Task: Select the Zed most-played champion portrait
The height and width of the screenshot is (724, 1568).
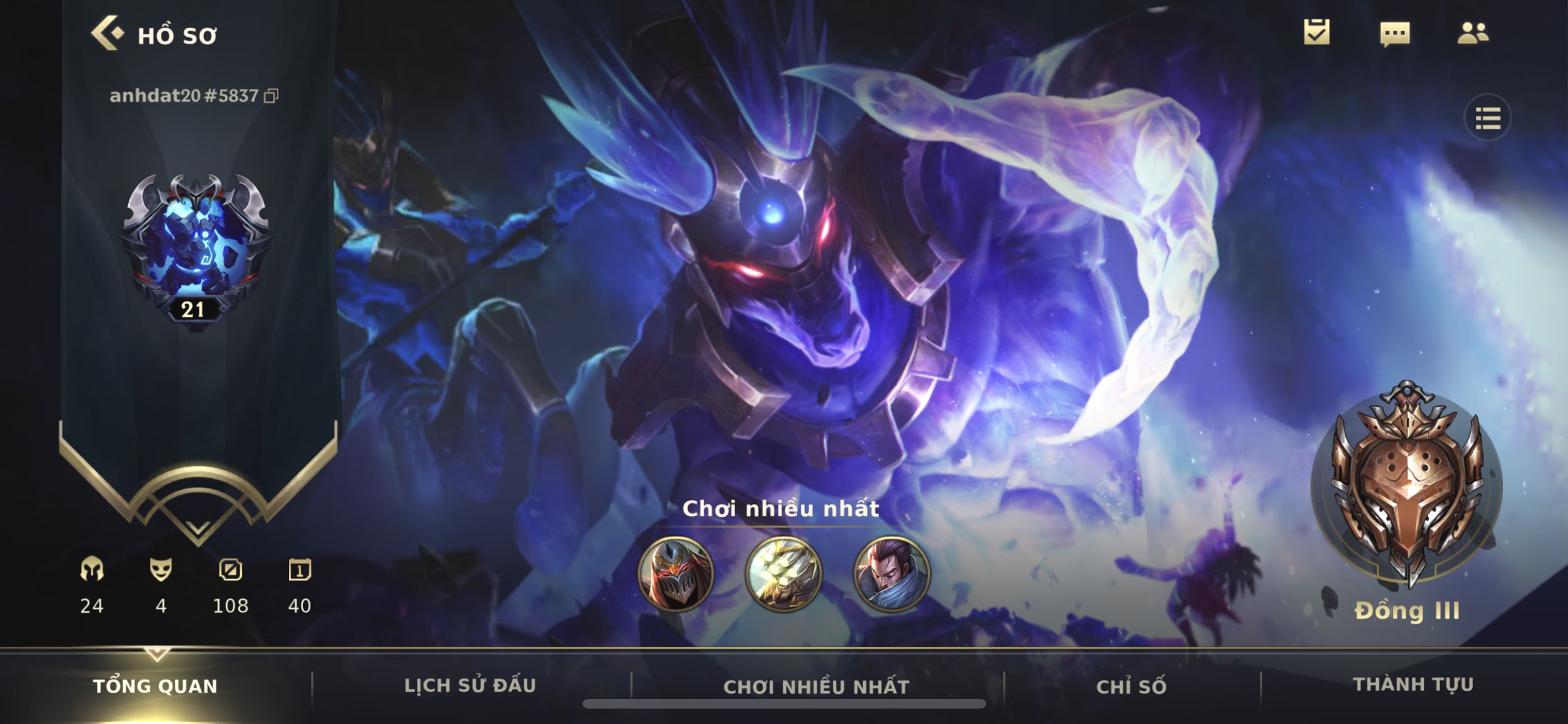Action: [x=676, y=573]
